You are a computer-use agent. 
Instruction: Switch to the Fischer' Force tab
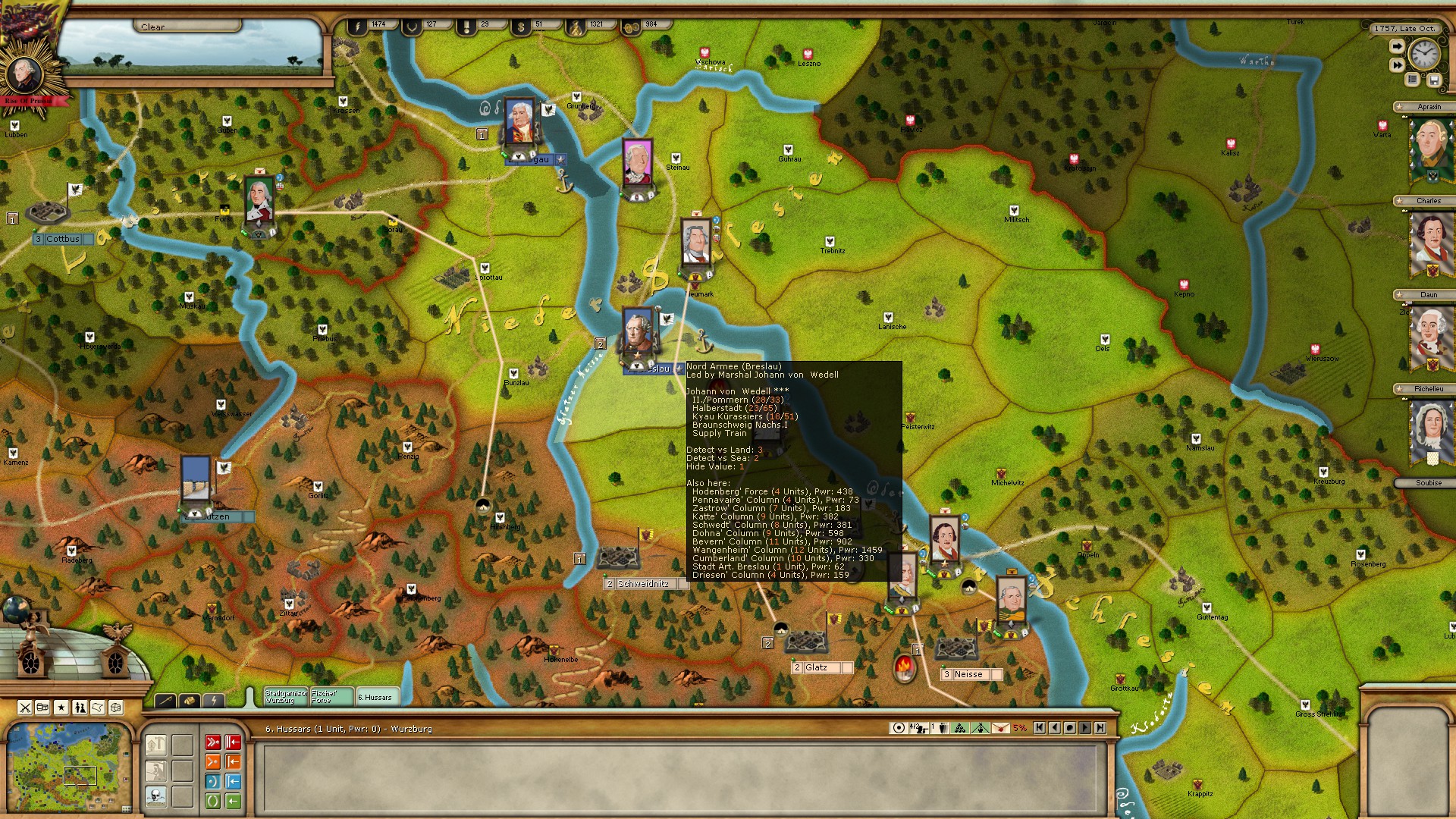pyautogui.click(x=332, y=697)
